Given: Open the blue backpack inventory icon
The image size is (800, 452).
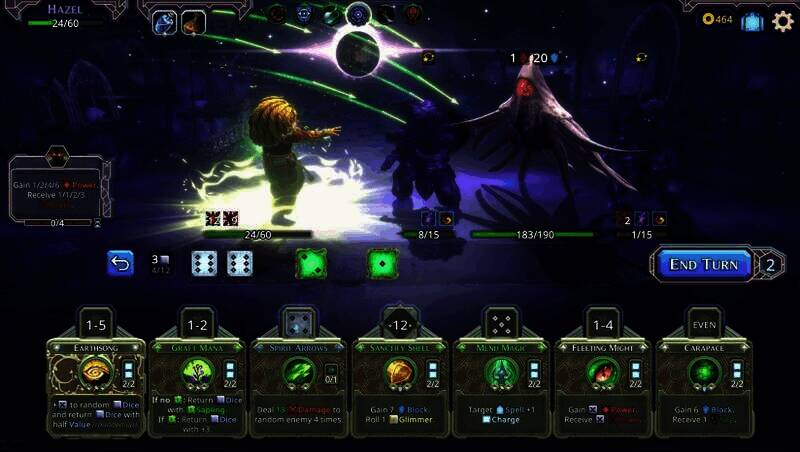Looking at the screenshot, I should 752,21.
